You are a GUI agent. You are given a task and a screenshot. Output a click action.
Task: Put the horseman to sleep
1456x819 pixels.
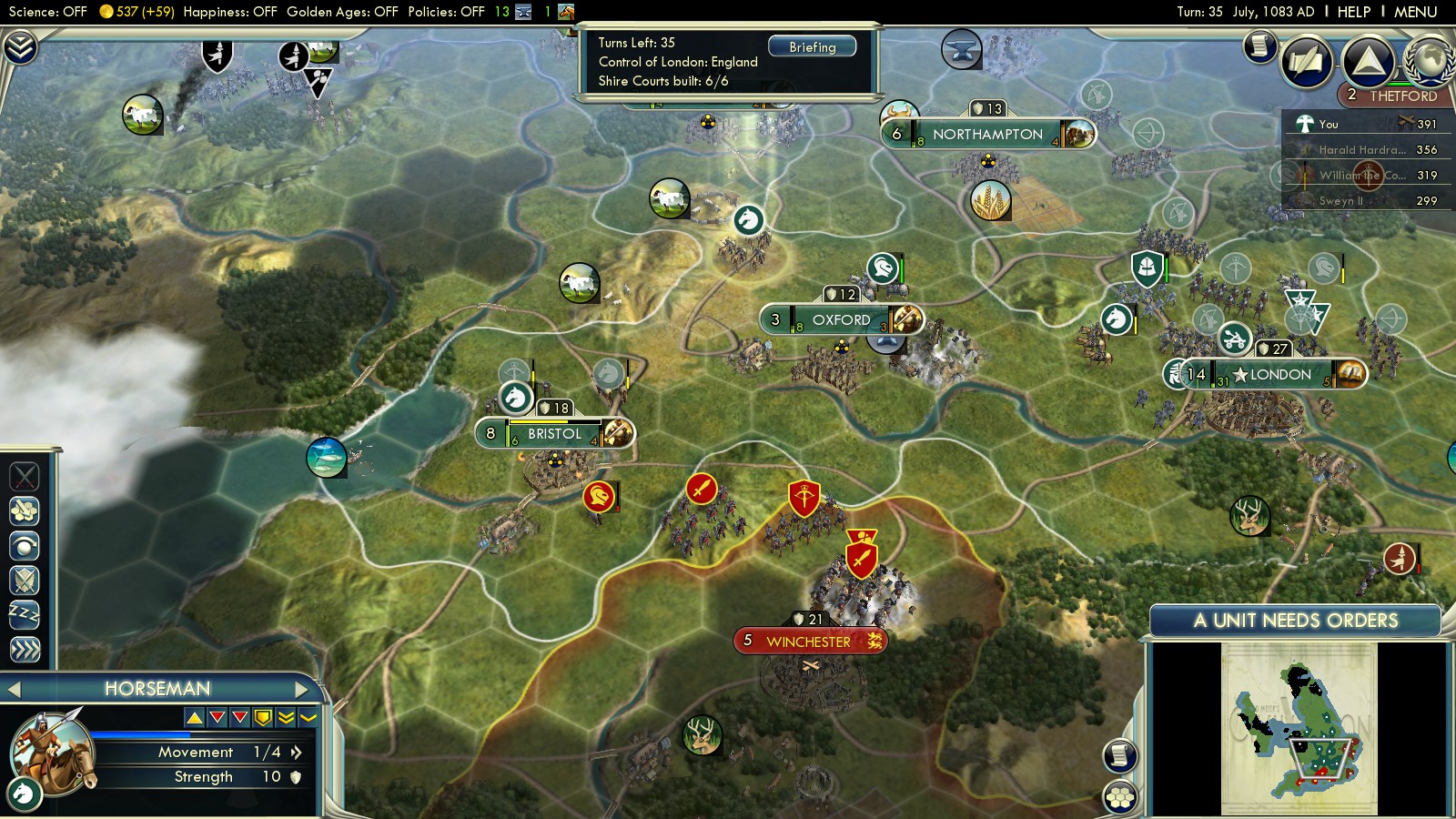tap(25, 614)
